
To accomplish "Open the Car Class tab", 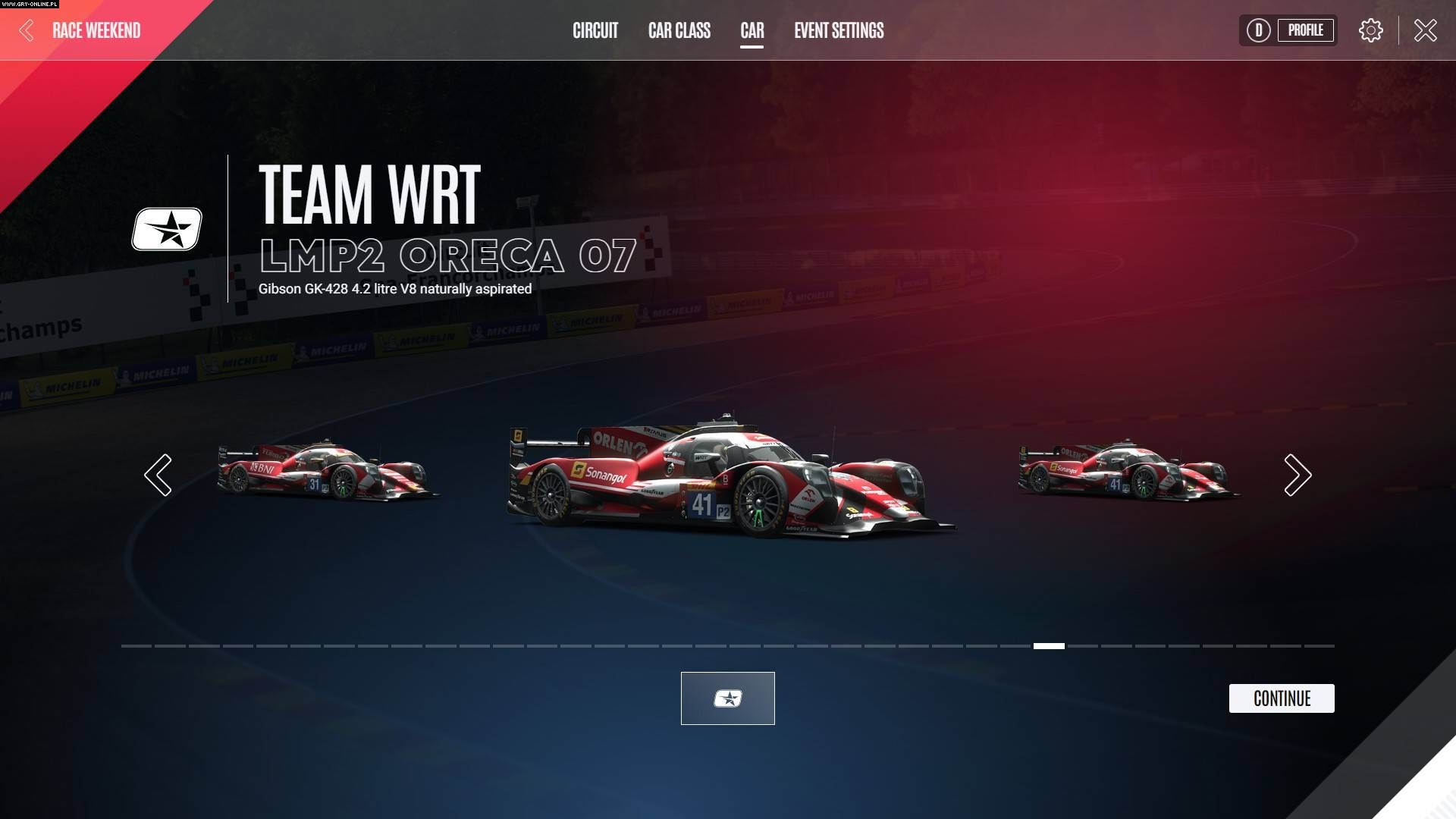I will click(679, 30).
